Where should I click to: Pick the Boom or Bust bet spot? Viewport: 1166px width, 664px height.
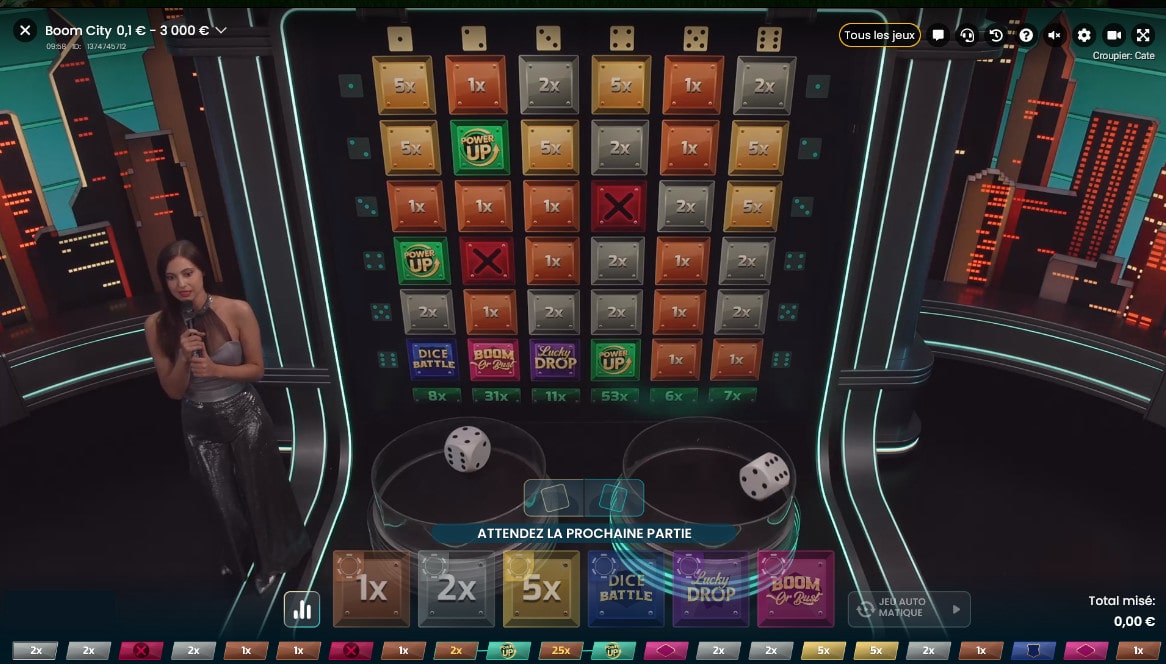click(x=796, y=589)
